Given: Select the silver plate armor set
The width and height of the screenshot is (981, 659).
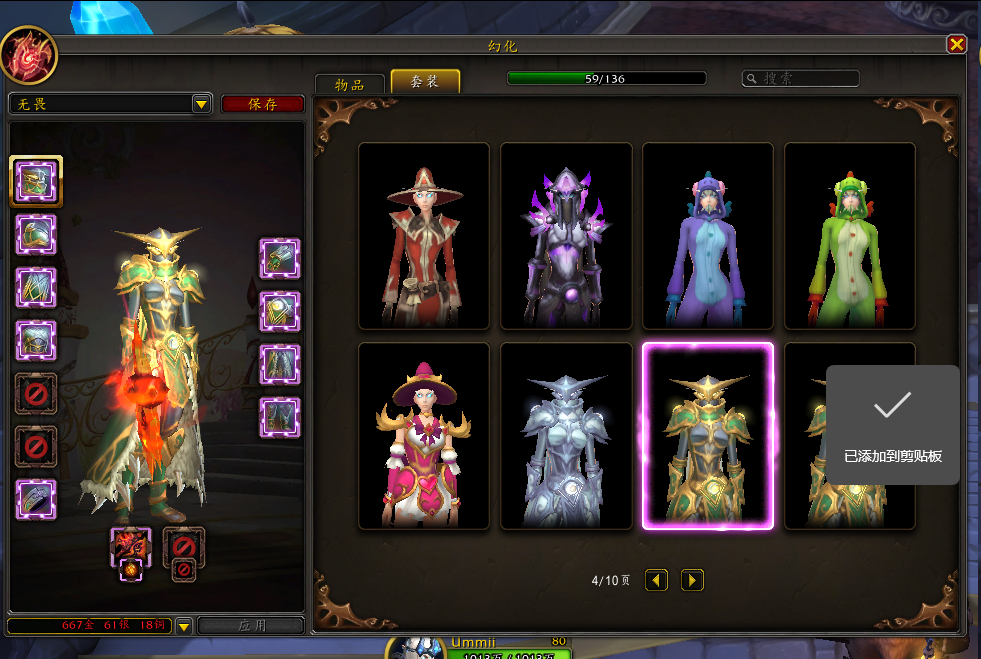Looking at the screenshot, I should (566, 436).
